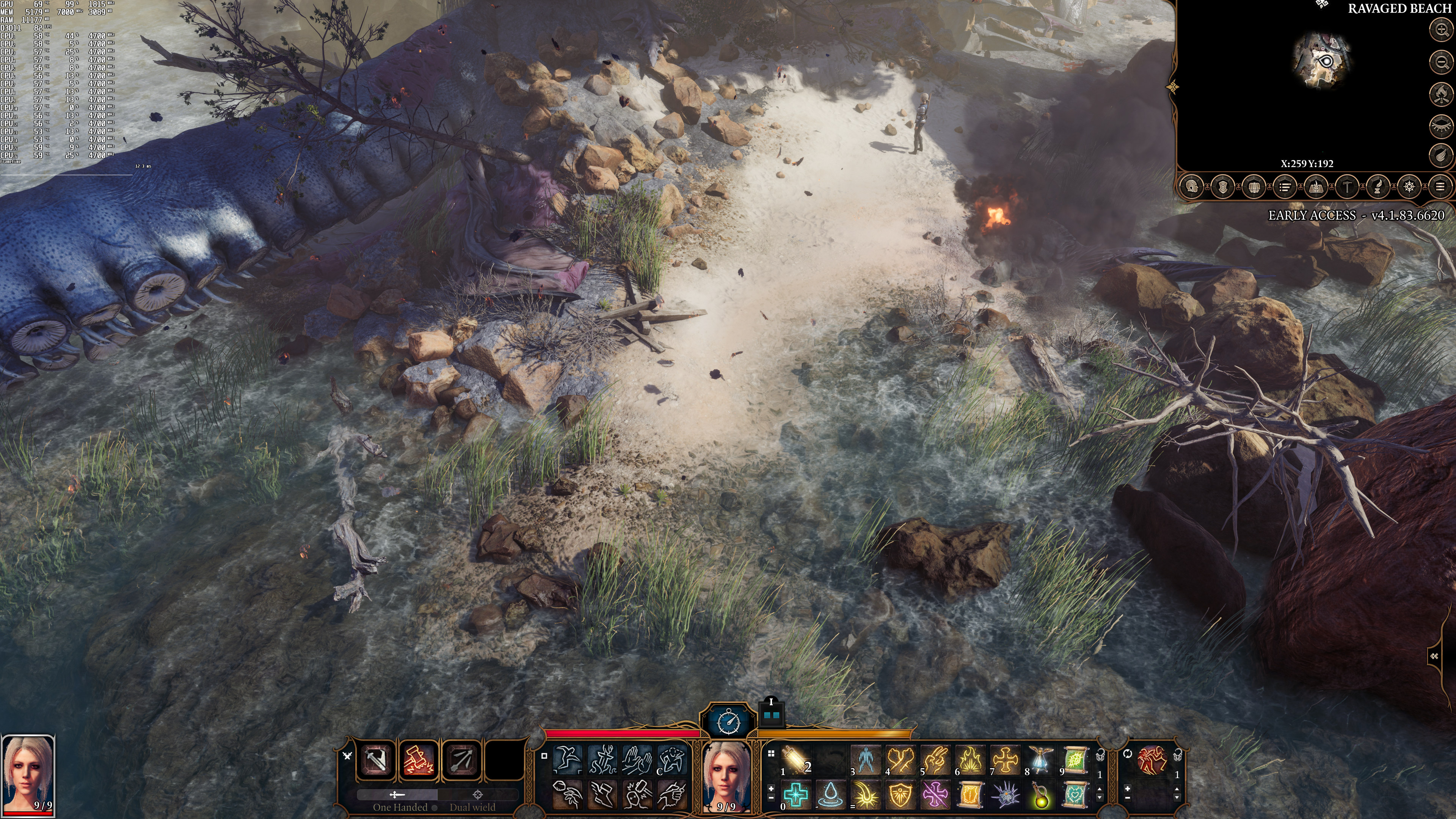Open the flaming spellbook icon
Screen dimensions: 1456x819
pos(1316,187)
